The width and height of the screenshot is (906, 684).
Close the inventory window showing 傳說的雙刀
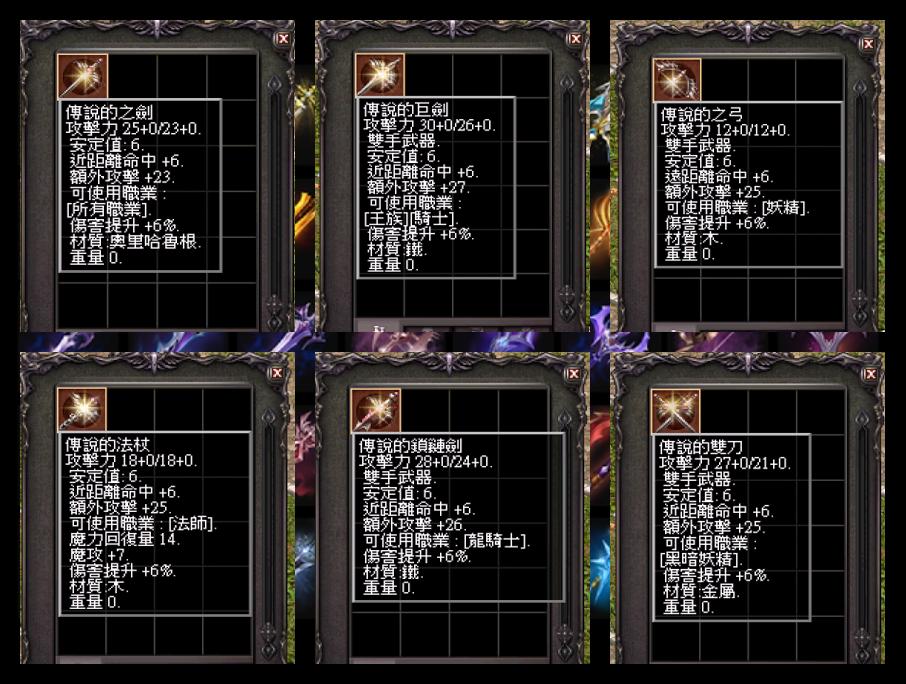coord(869,374)
